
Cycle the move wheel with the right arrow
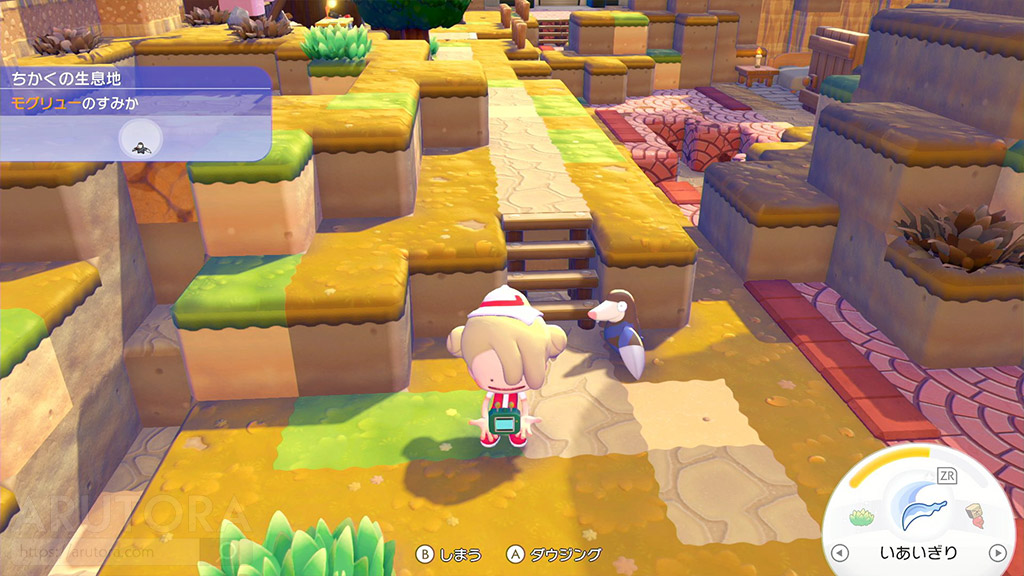[x=997, y=553]
